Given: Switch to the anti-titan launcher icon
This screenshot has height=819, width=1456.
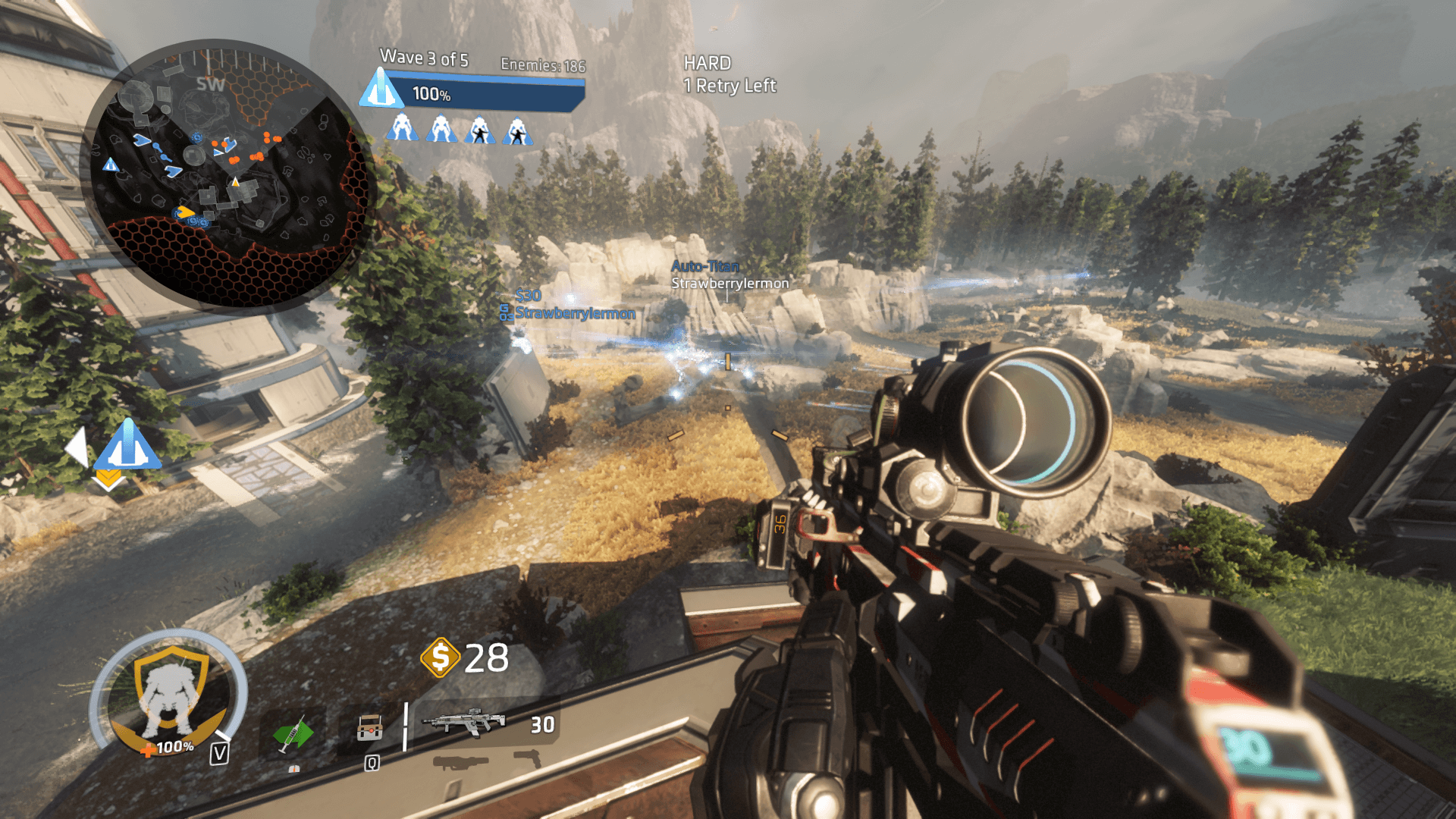Looking at the screenshot, I should click(x=460, y=762).
